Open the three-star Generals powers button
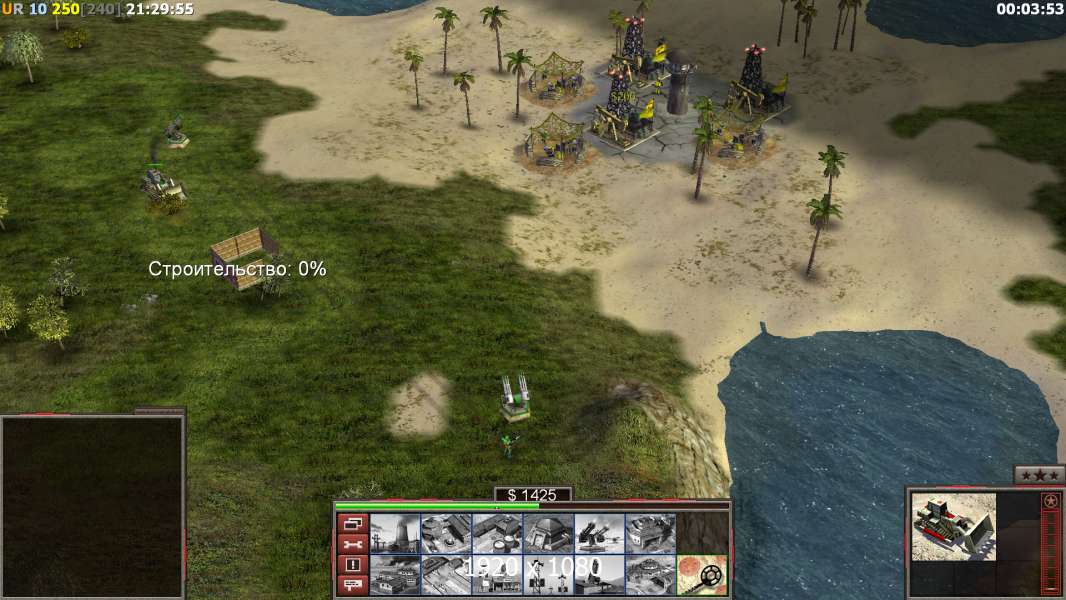This screenshot has height=600, width=1066. click(x=1039, y=475)
